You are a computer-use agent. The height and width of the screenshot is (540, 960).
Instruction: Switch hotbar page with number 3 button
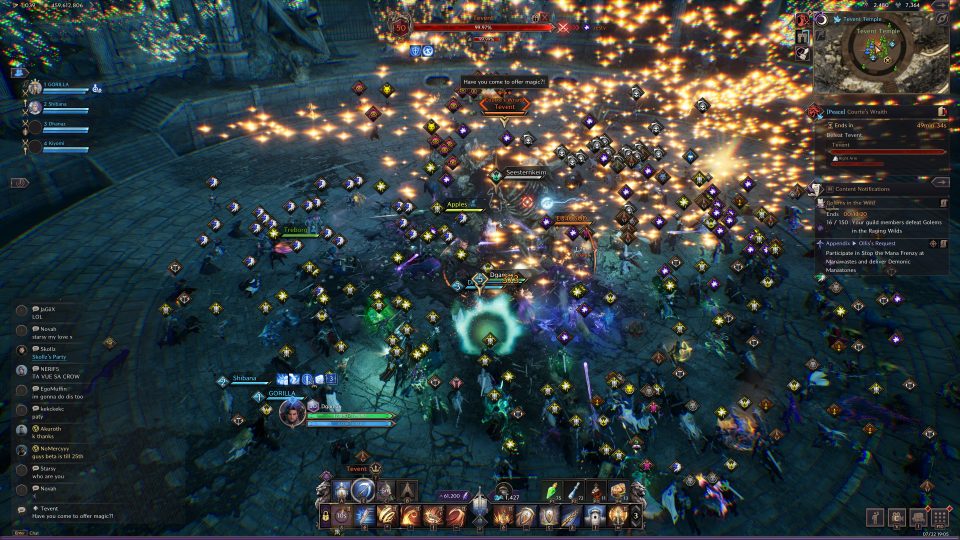point(636,516)
